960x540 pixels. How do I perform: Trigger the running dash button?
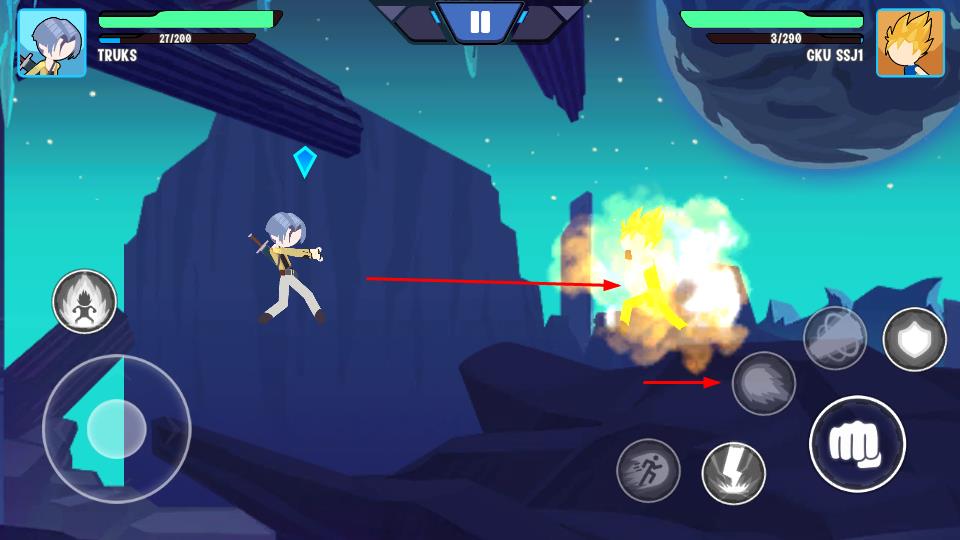(648, 470)
